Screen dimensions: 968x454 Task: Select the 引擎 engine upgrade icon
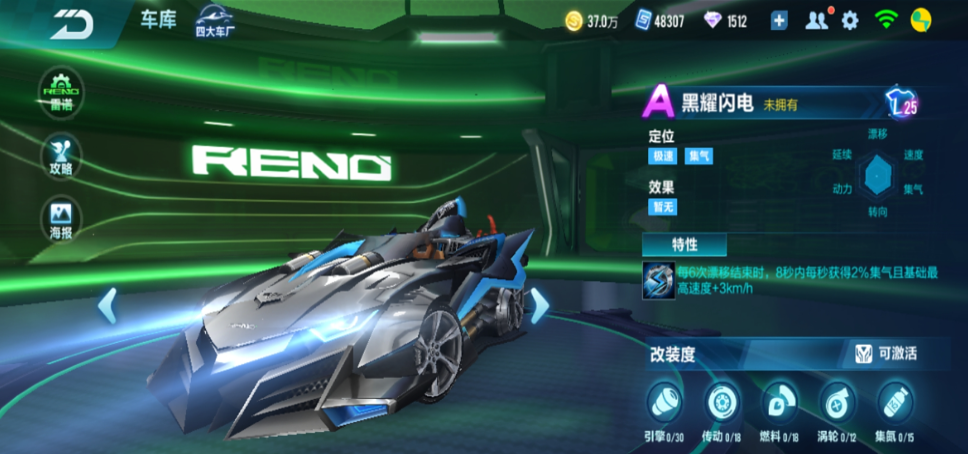pyautogui.click(x=665, y=402)
